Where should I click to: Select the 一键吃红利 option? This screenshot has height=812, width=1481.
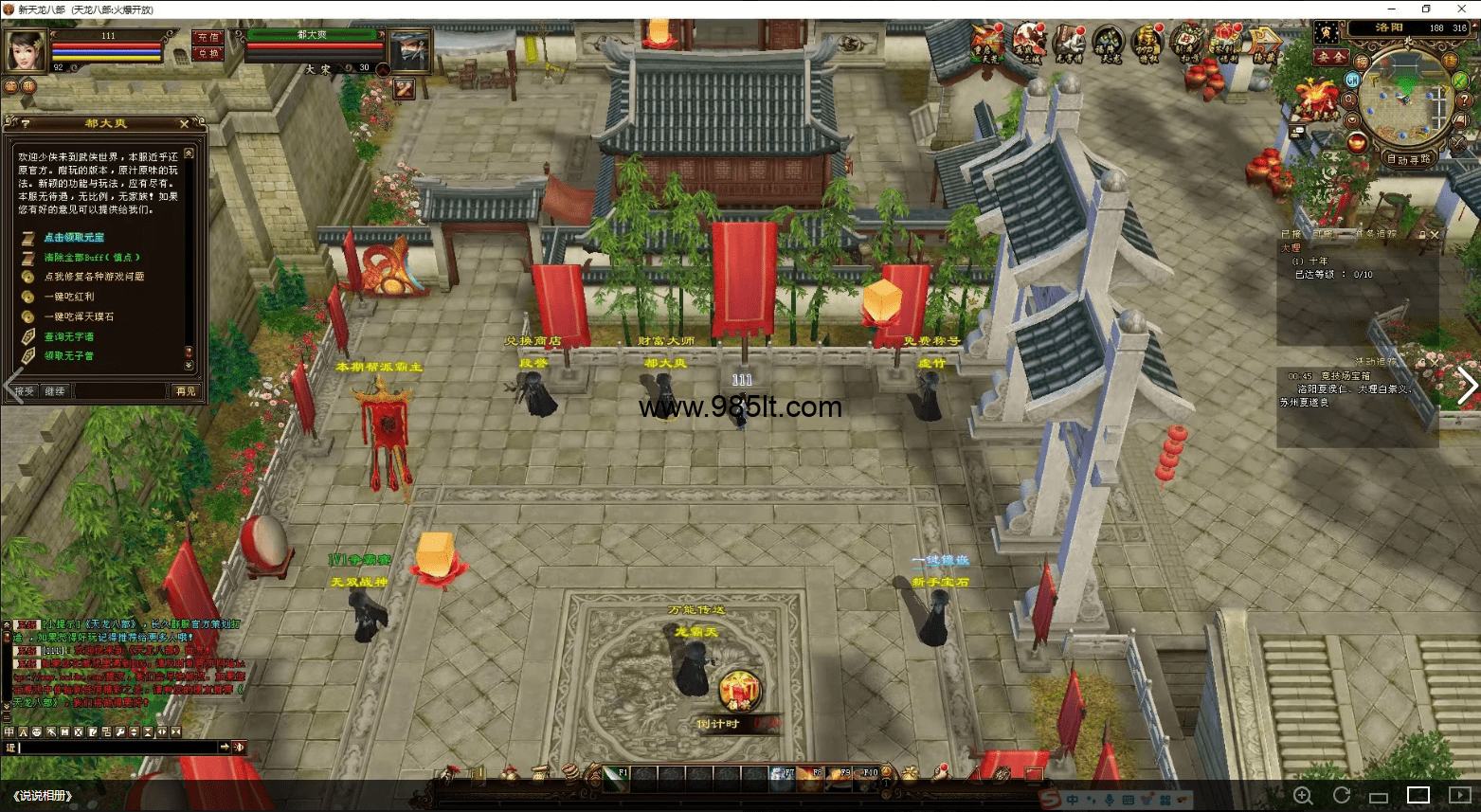(x=69, y=298)
